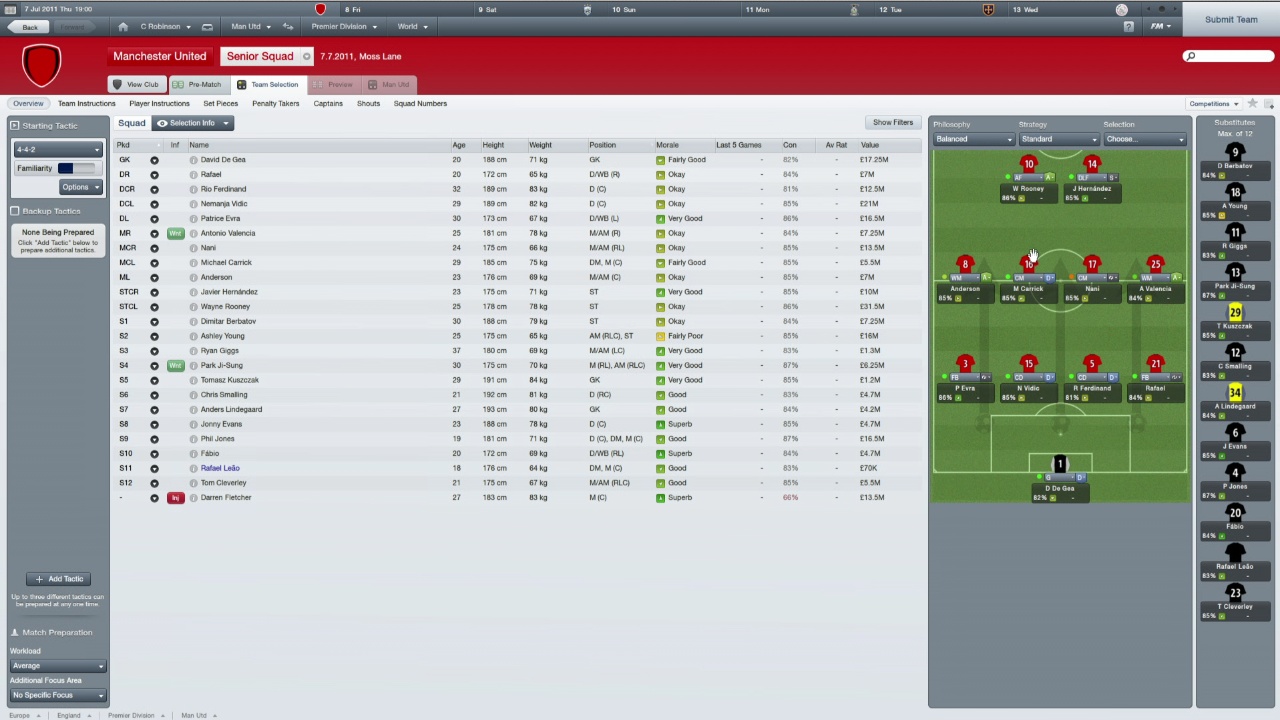Viewport: 1280px width, 720px height.
Task: Adjust the Familiarity slider
Action: [75, 168]
